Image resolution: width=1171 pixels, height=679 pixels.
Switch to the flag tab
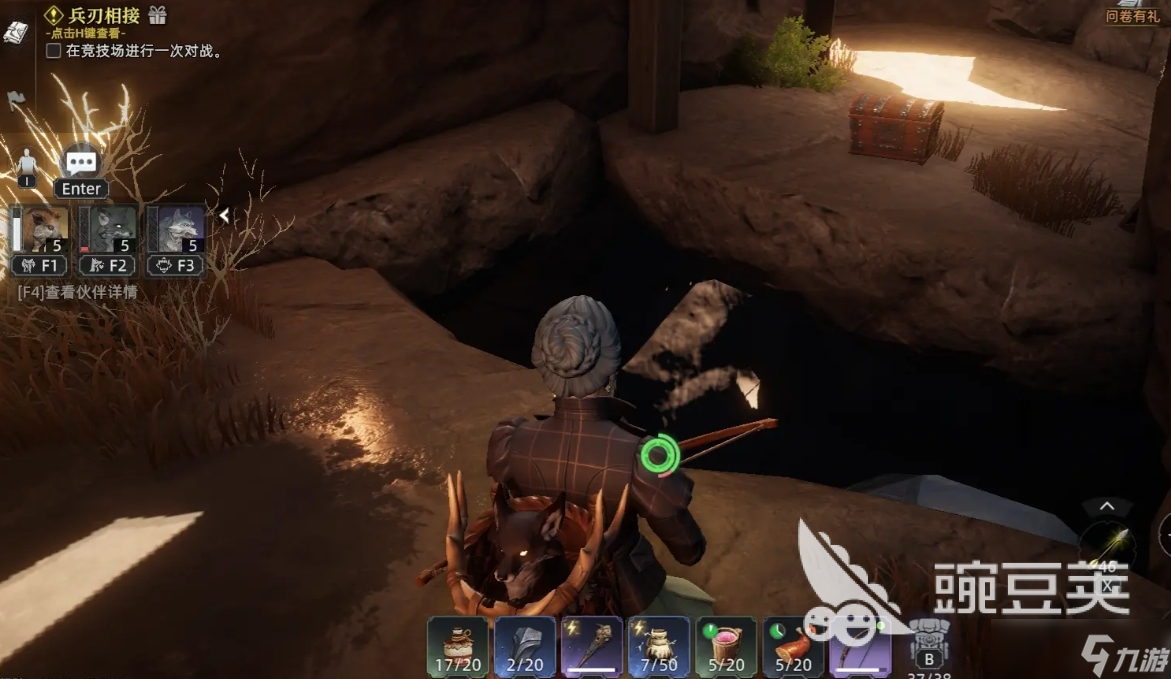[16, 100]
